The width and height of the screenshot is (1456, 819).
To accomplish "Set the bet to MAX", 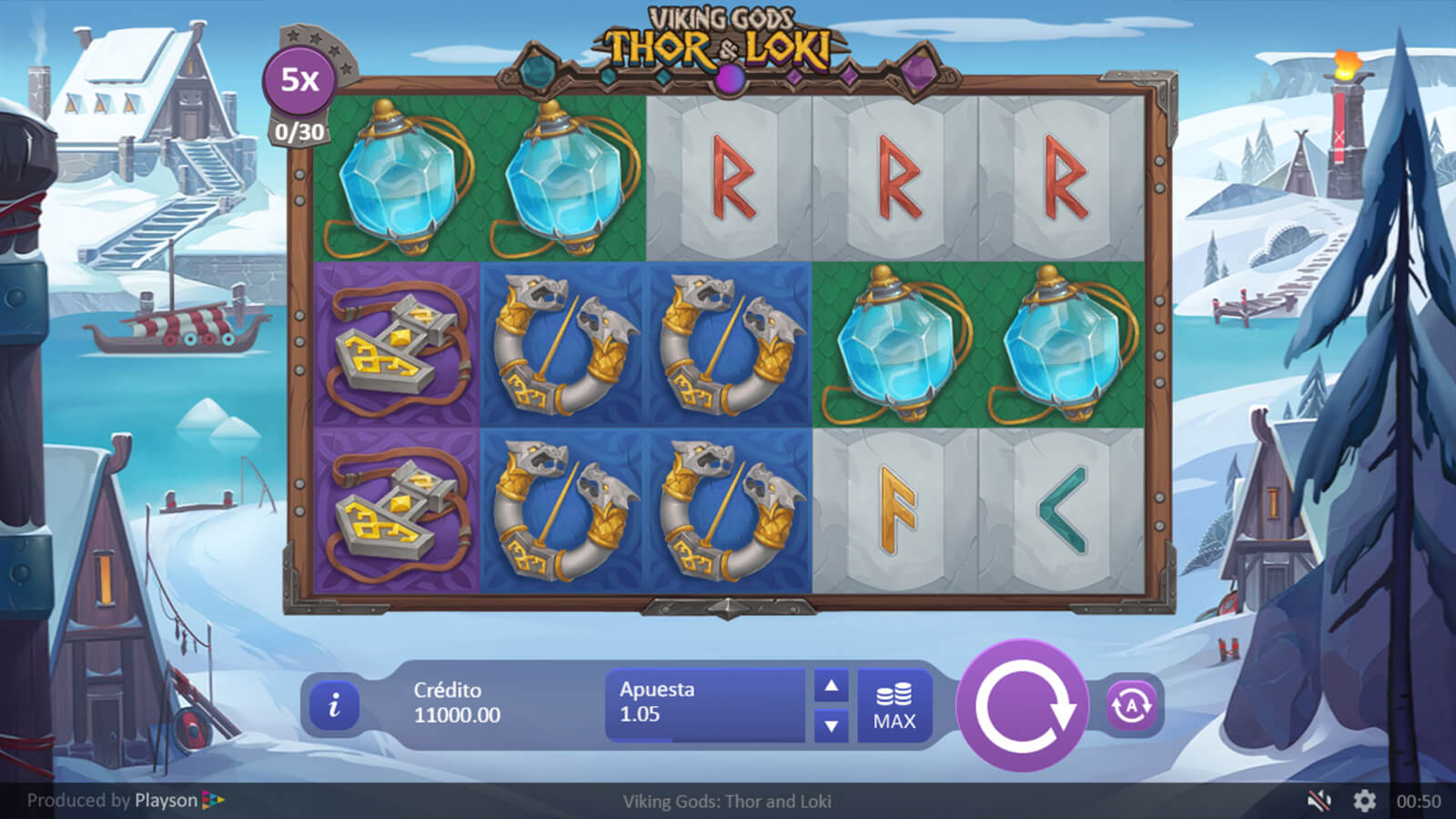I will tap(895, 706).
